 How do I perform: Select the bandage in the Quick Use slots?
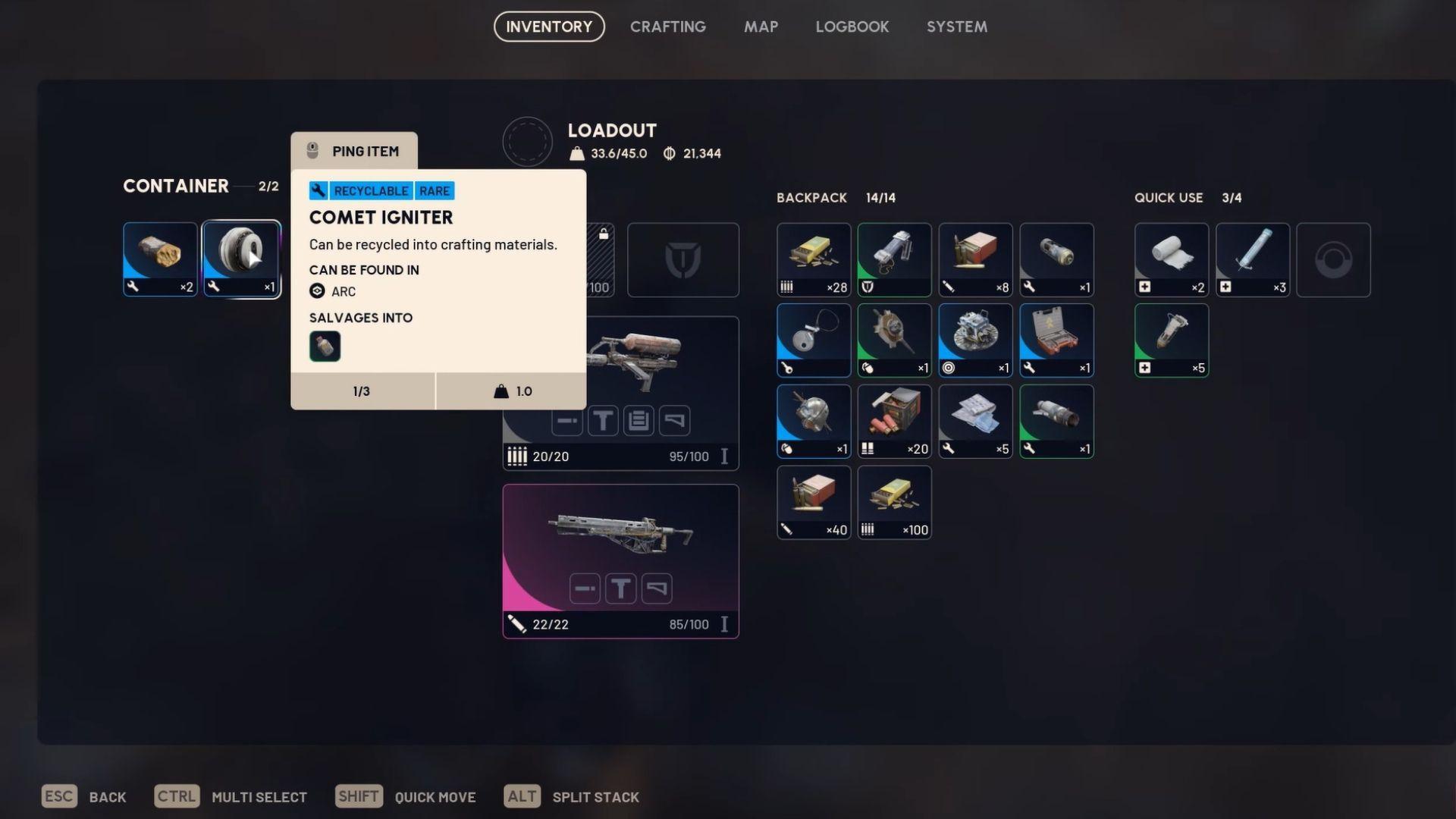point(1171,259)
